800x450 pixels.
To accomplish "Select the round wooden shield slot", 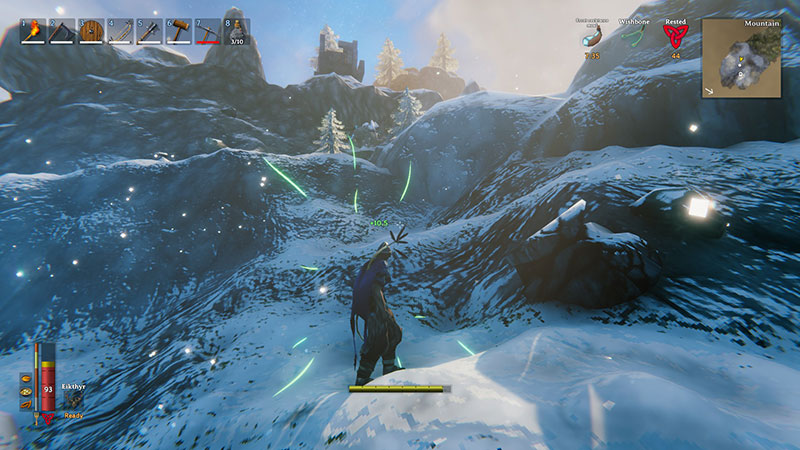I will (x=91, y=32).
